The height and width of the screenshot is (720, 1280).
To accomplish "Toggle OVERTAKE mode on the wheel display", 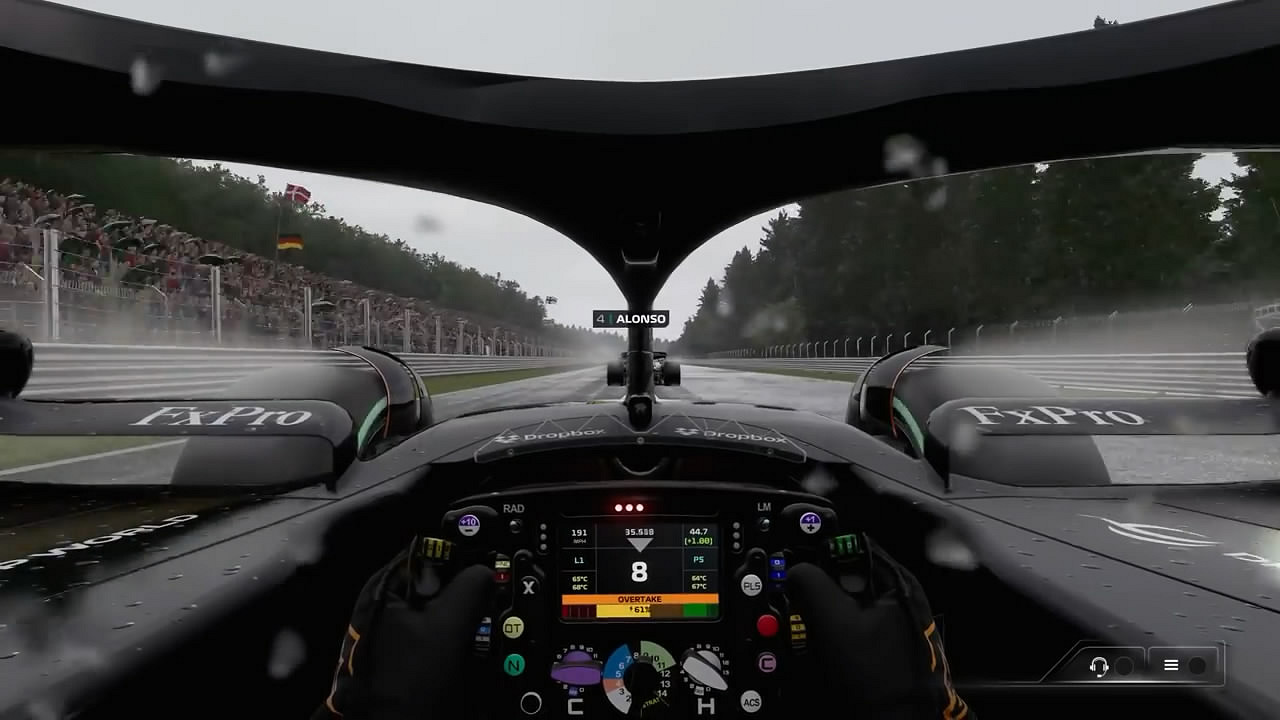I will [639, 598].
